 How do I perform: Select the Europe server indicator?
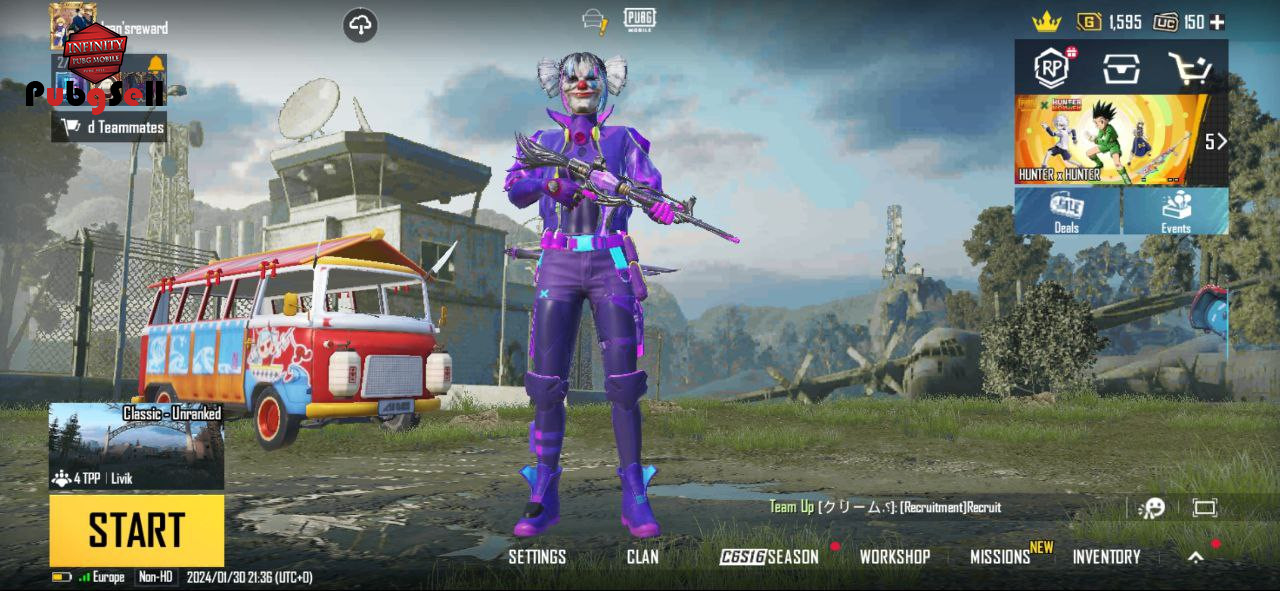click(102, 577)
